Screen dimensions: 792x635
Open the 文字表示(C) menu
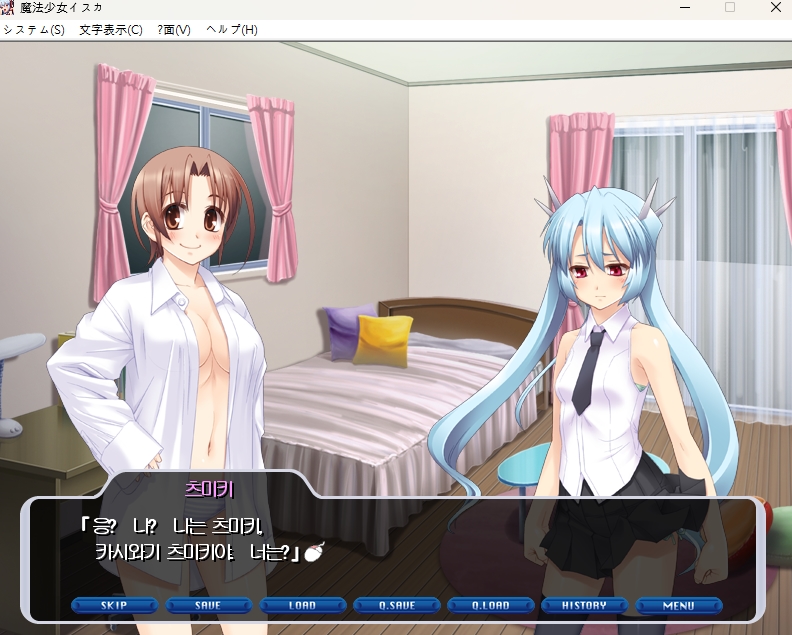click(x=111, y=30)
